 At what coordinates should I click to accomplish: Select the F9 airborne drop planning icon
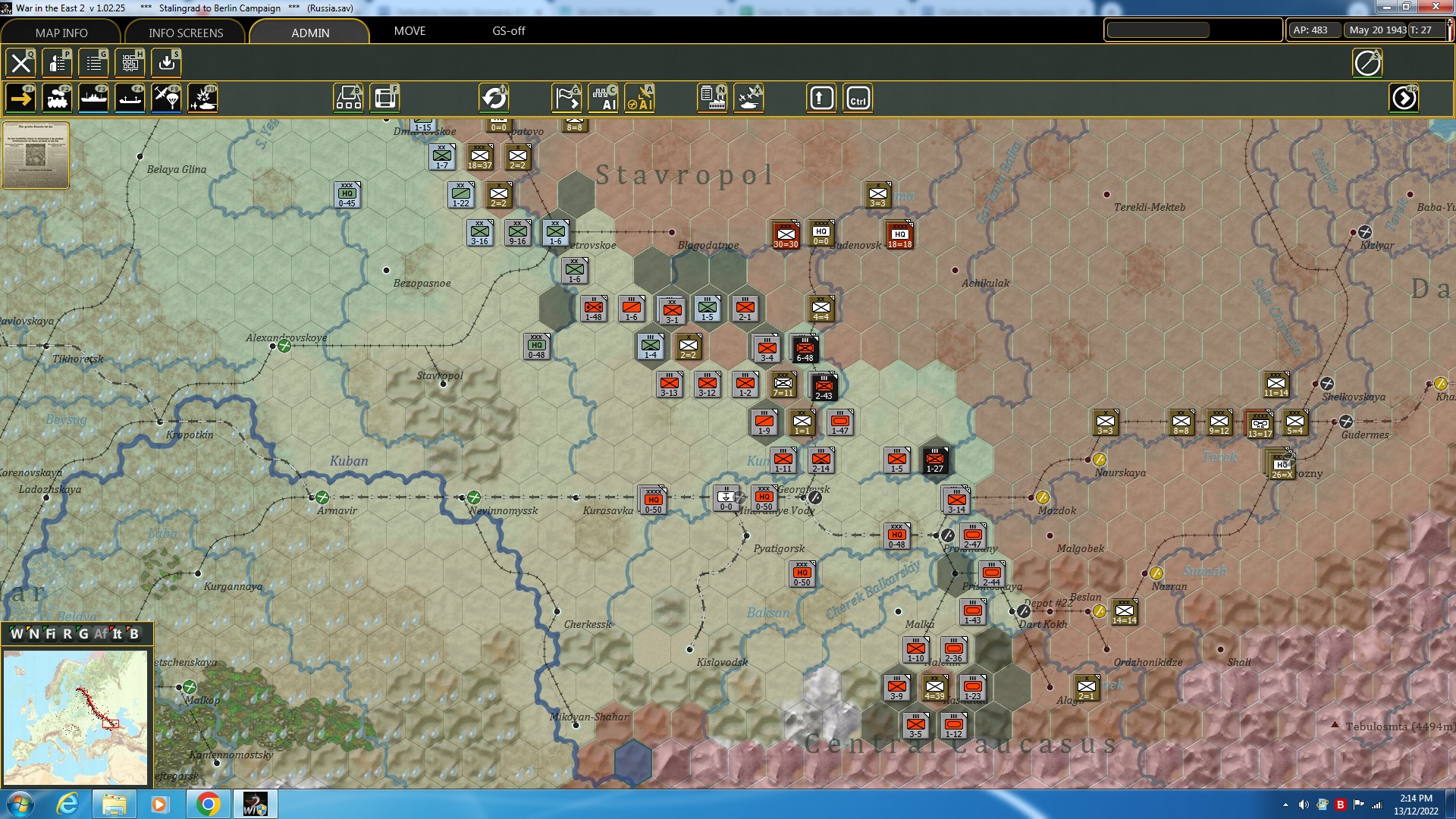tap(166, 98)
